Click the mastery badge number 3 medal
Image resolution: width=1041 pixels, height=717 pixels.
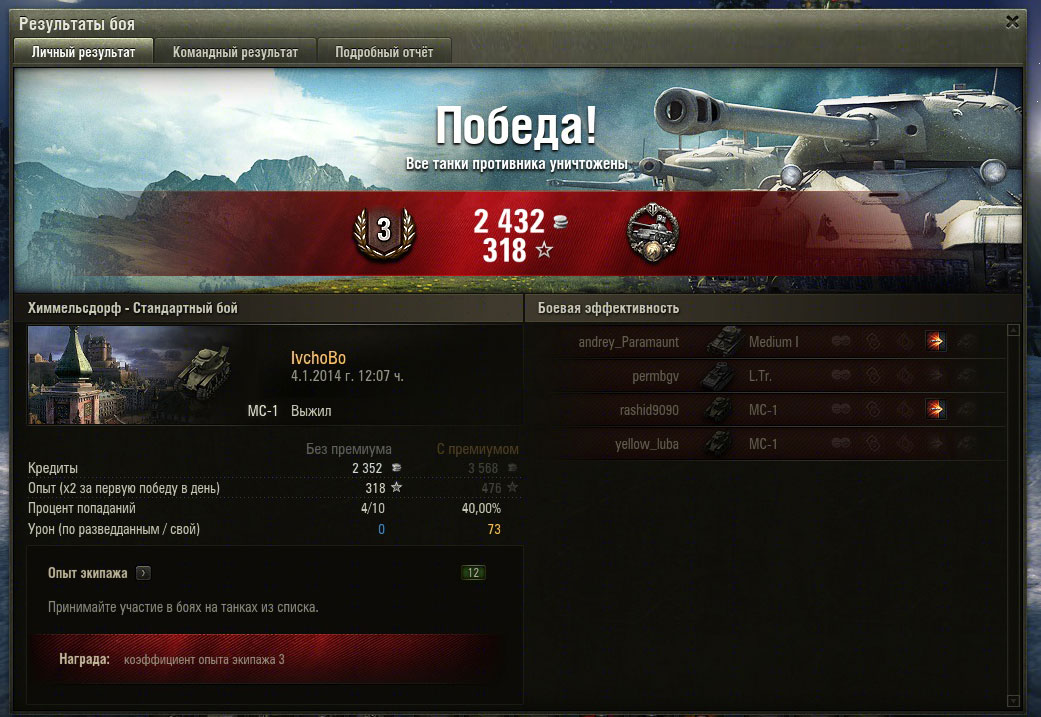[x=383, y=231]
